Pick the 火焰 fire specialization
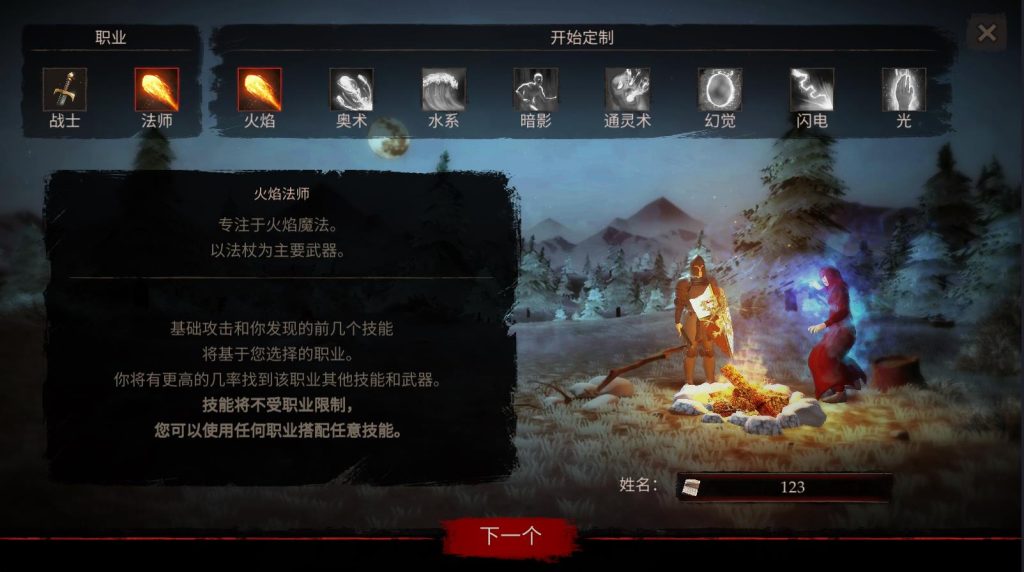1024x572 pixels. tap(259, 90)
